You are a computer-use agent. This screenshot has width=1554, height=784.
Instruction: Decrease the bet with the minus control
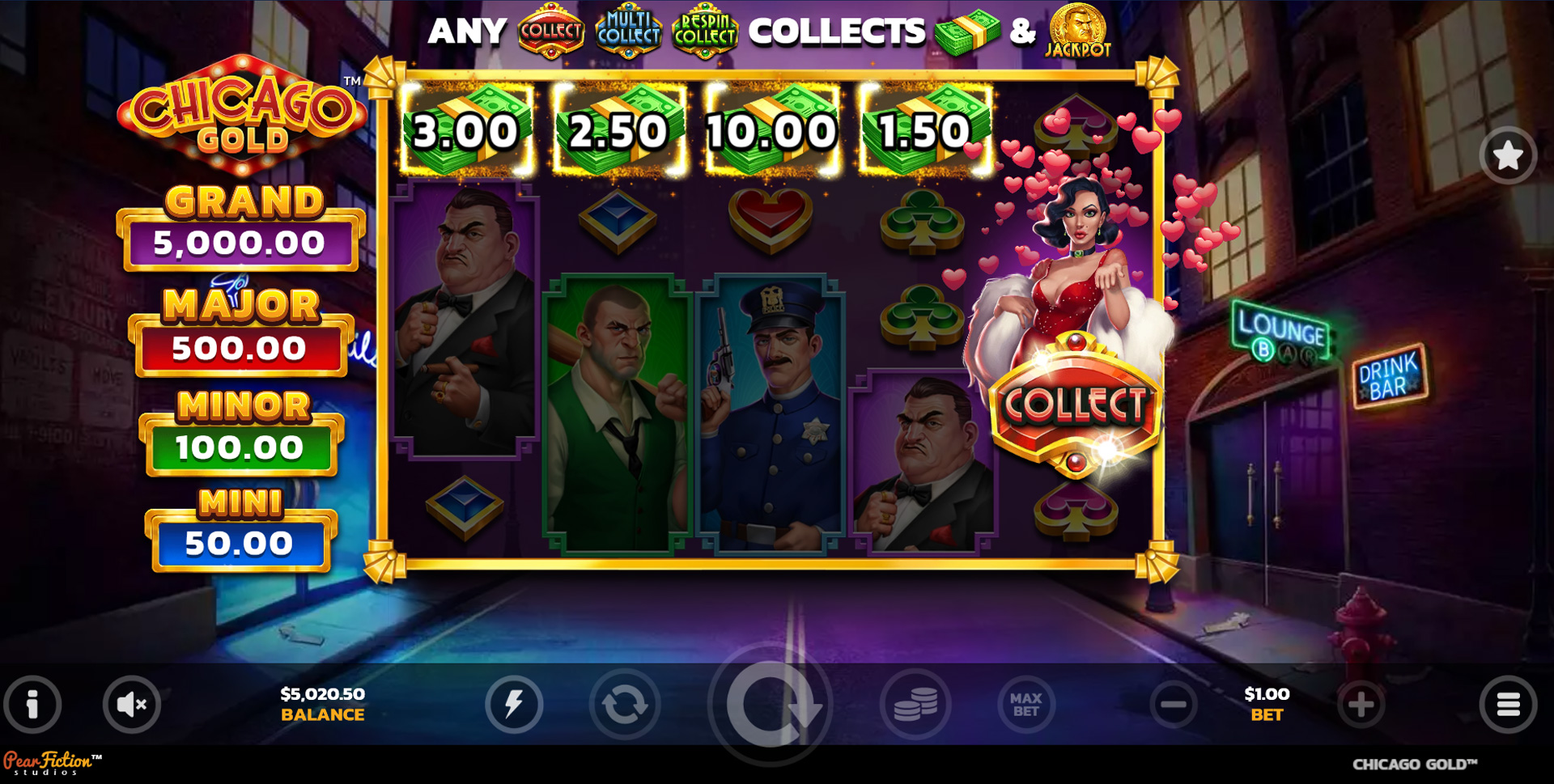pyautogui.click(x=1173, y=704)
